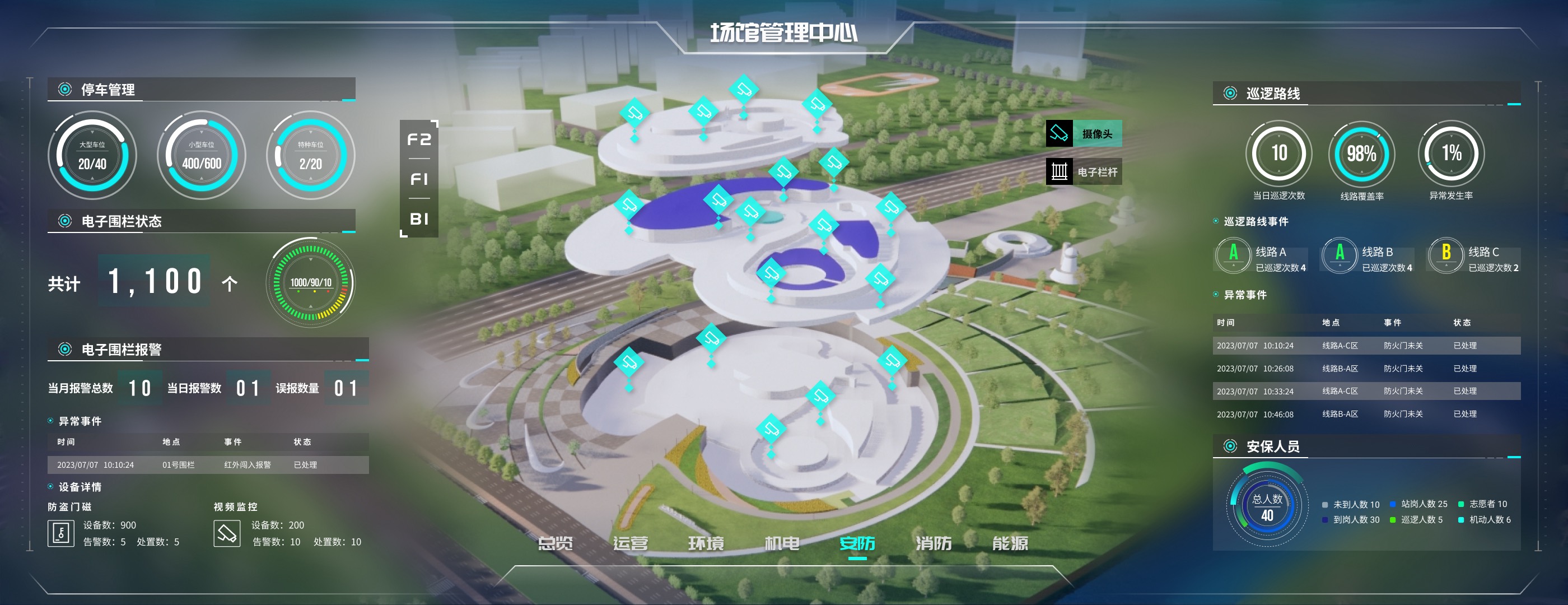This screenshot has height=605, width=1568.
Task: Select a camera icon on the venue rooftop
Action: pyautogui.click(x=744, y=90)
